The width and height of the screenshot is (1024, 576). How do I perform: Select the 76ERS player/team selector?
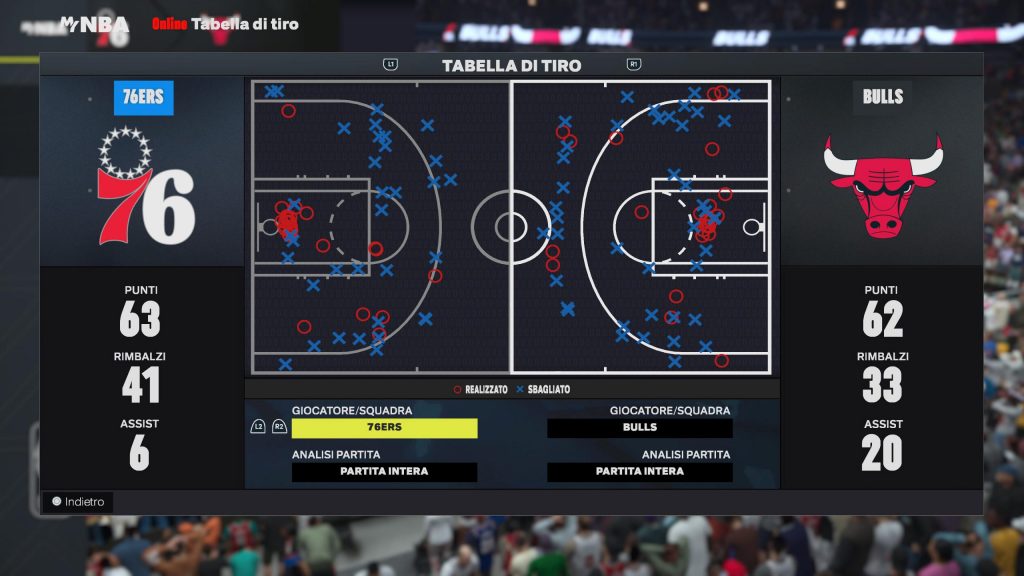(x=384, y=428)
